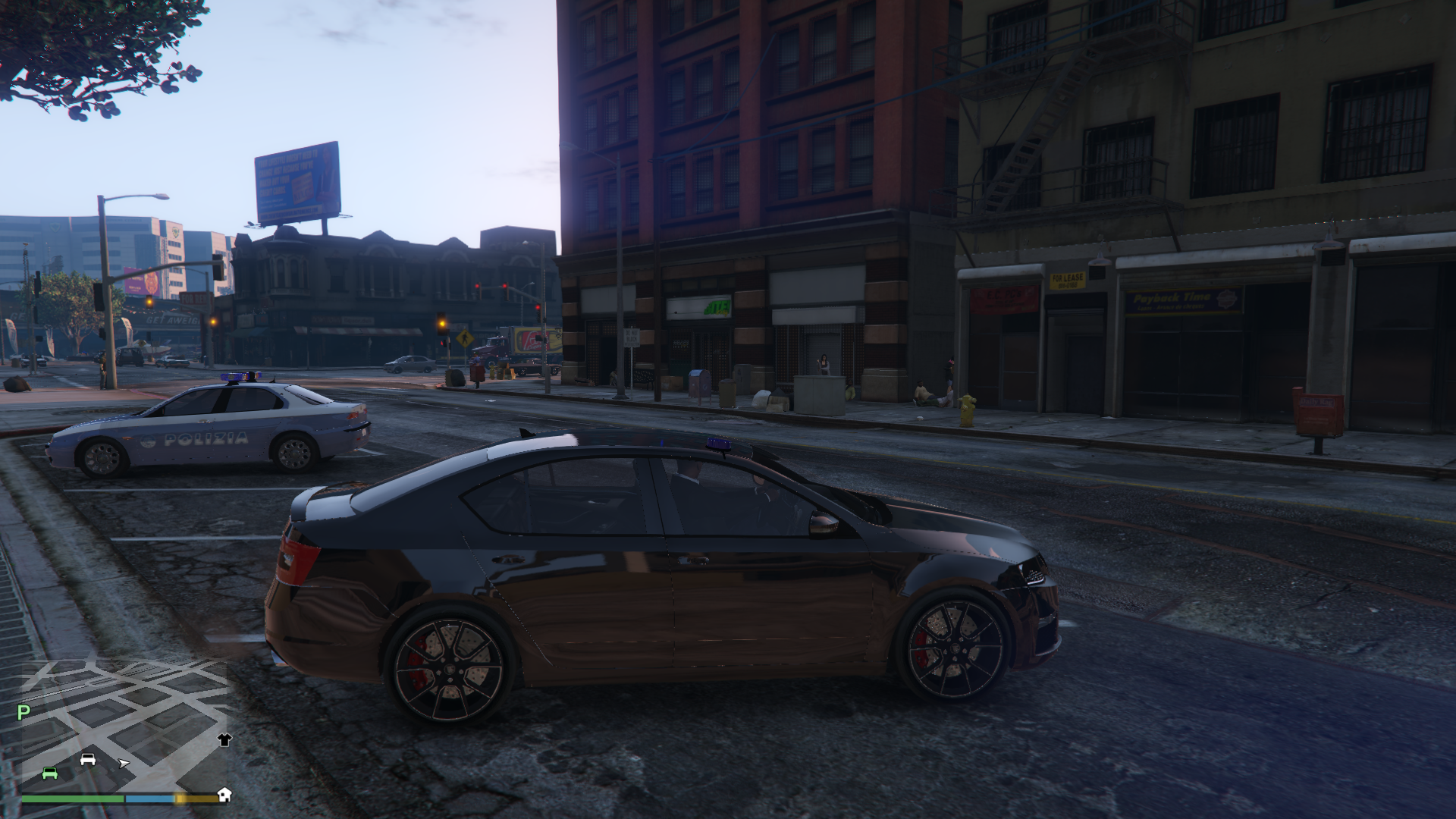
Task: Select the white house safehouse marker
Action: click(x=224, y=794)
